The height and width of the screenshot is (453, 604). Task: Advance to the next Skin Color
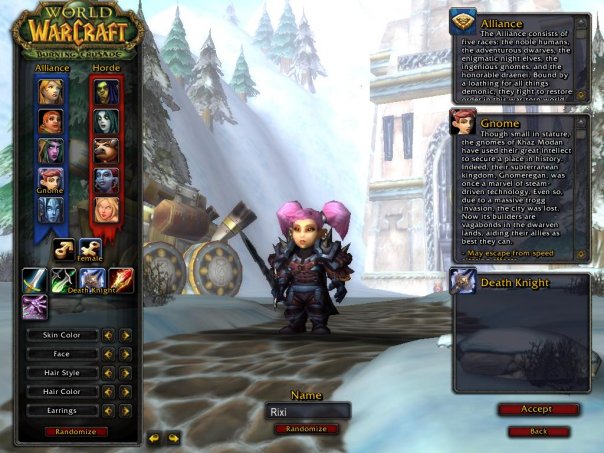tap(126, 335)
